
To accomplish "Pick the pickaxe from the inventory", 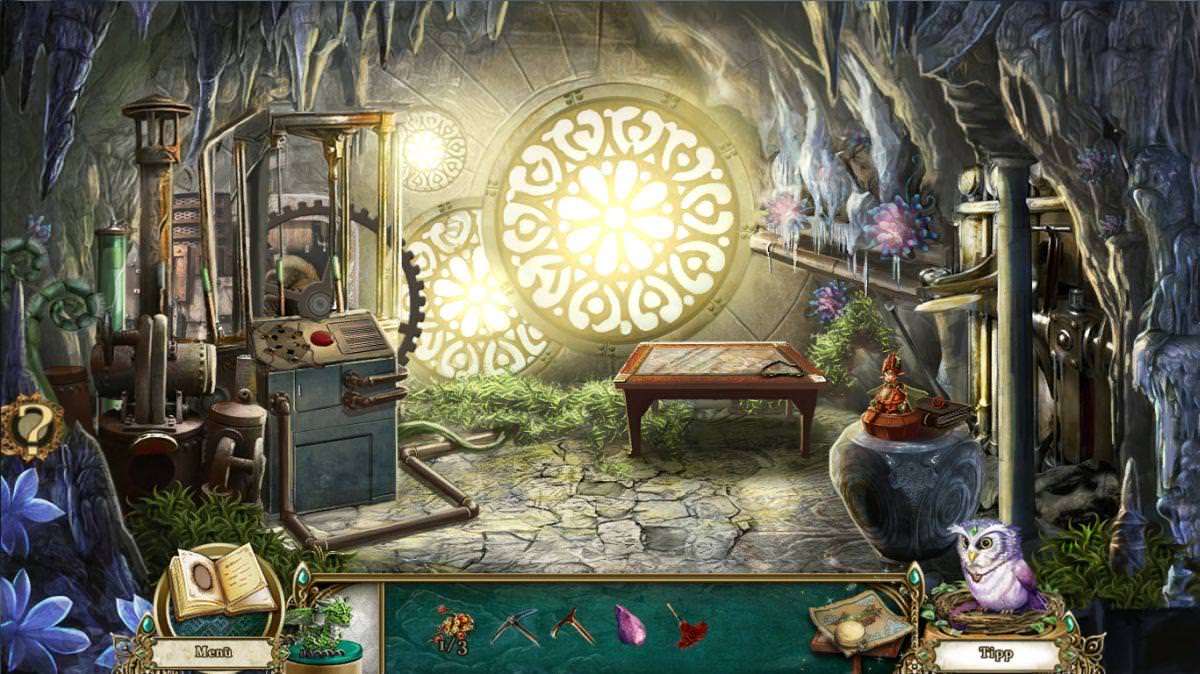I will click(514, 627).
